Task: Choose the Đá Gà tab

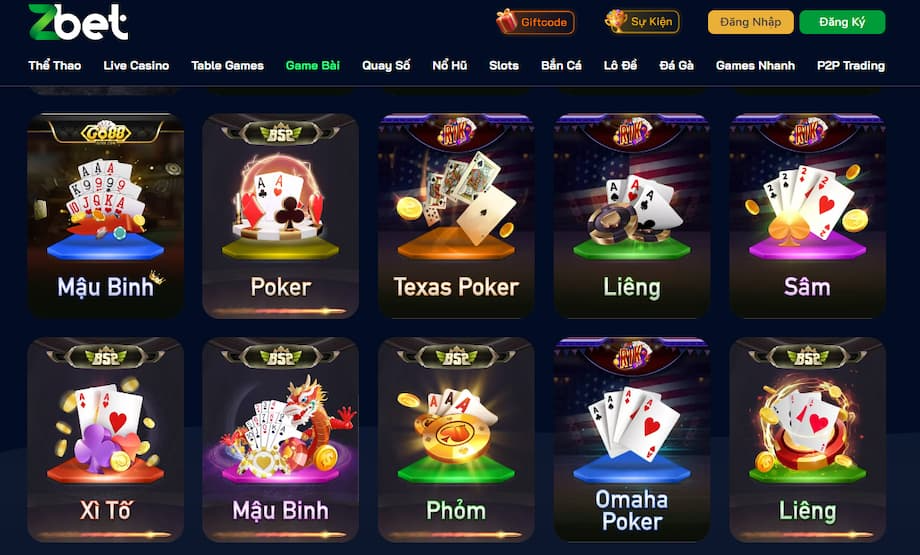Action: click(x=676, y=66)
